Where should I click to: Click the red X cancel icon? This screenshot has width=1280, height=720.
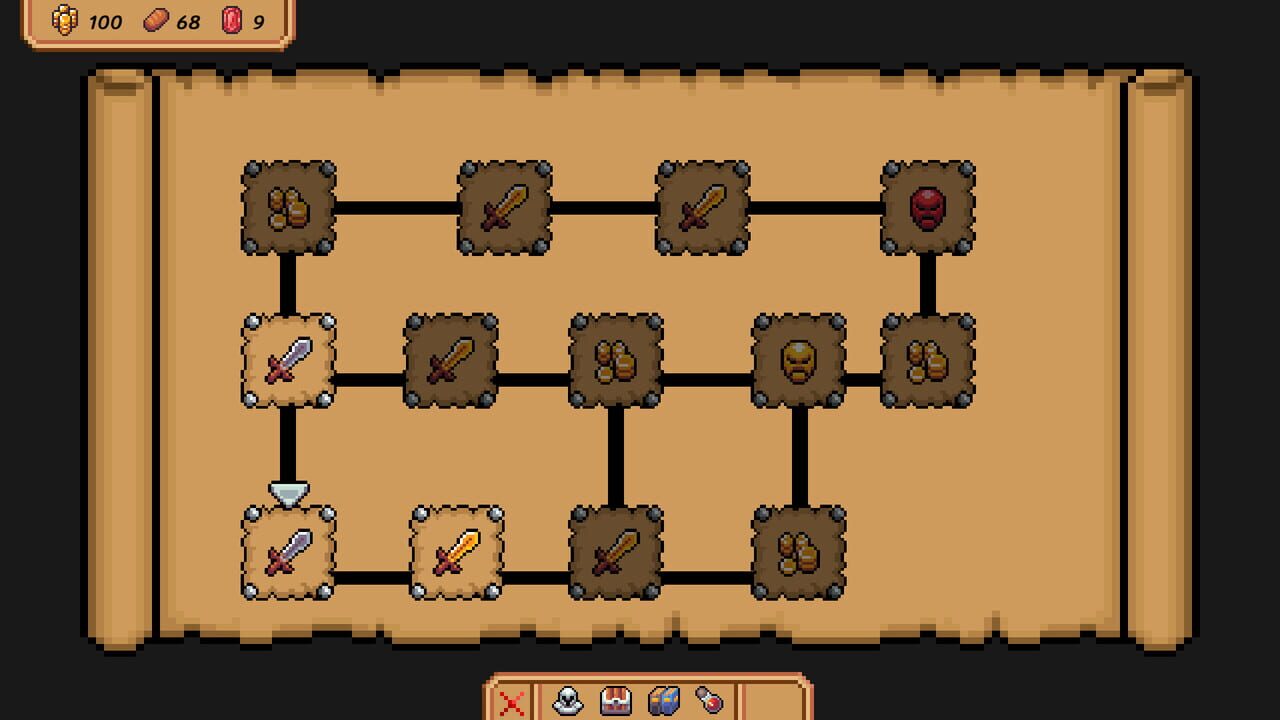(513, 703)
